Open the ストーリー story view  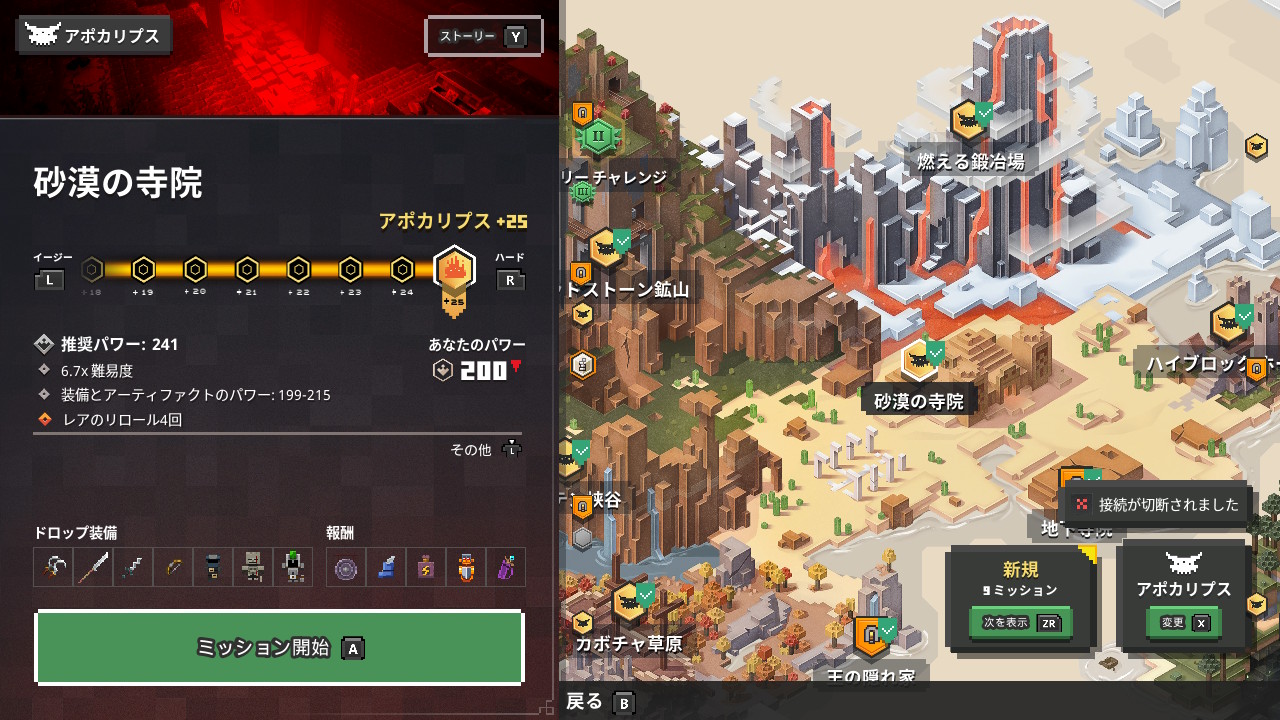tap(484, 37)
